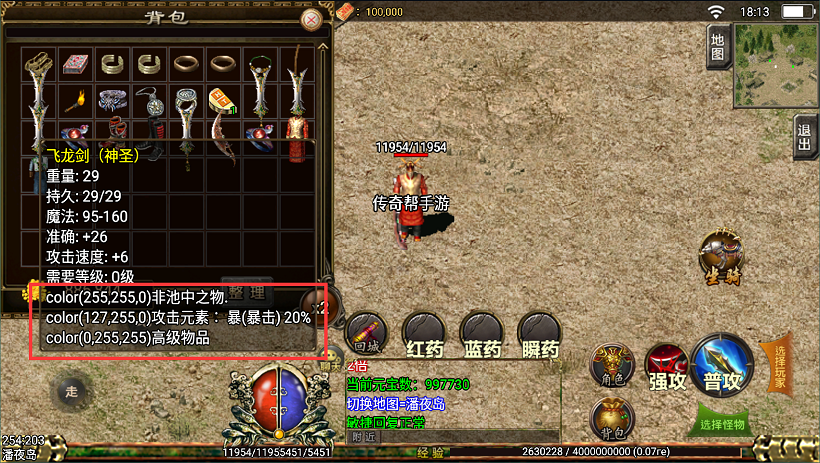Open the map (地图) button
The height and width of the screenshot is (463, 820).
717,45
